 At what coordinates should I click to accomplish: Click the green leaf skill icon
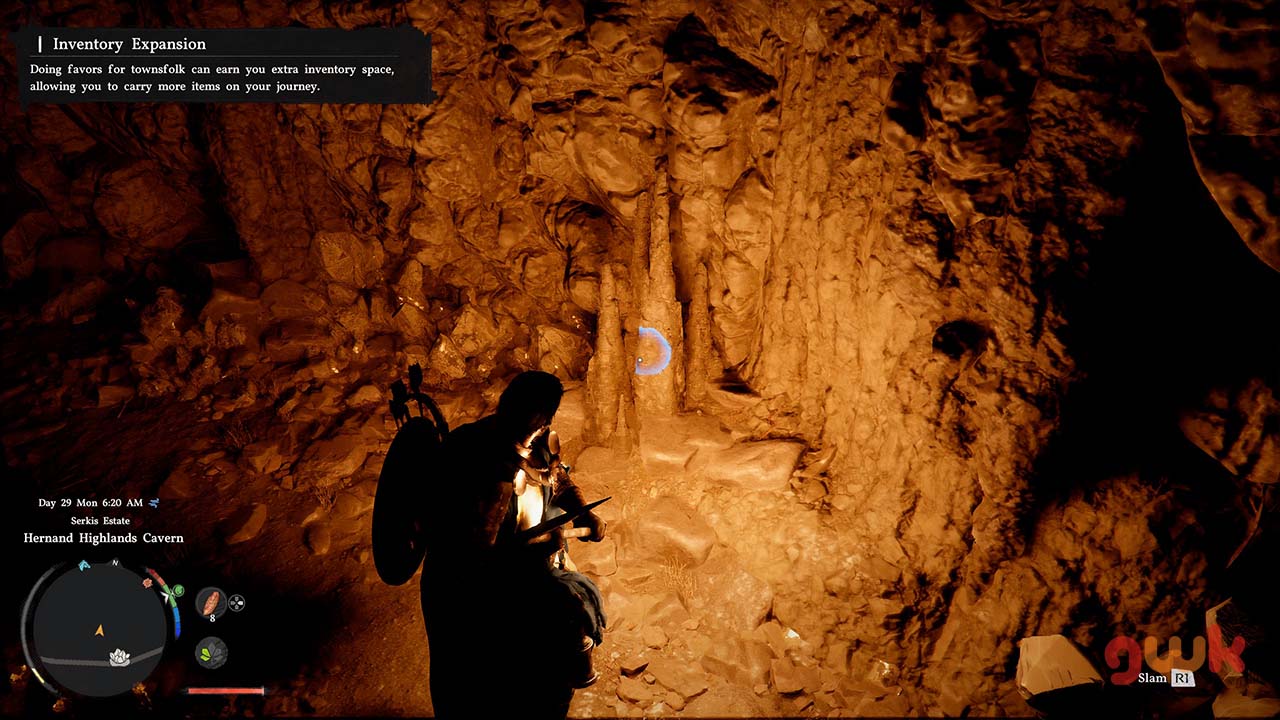[210, 653]
